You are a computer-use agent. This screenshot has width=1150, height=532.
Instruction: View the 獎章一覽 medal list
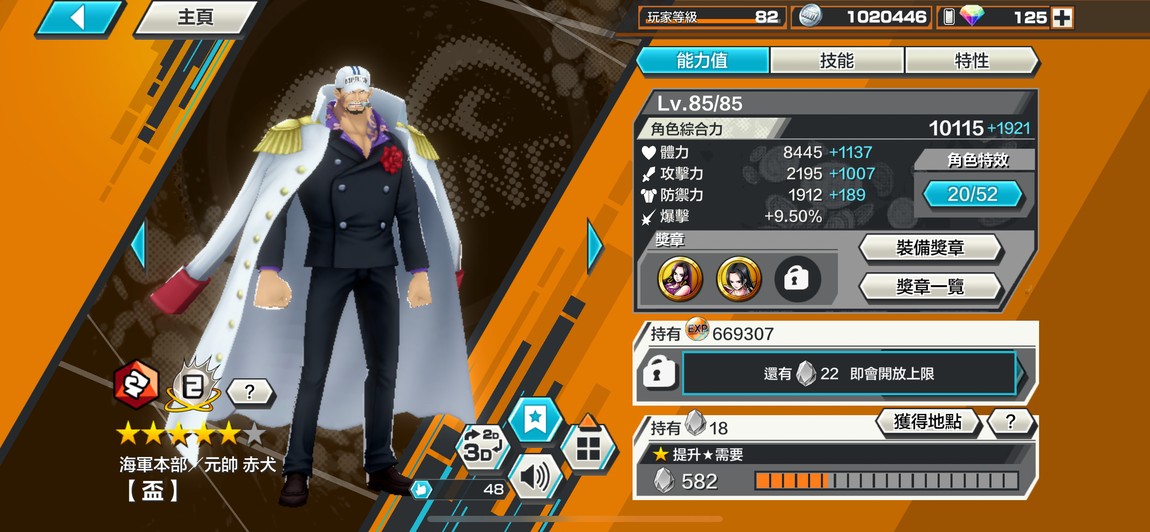pos(930,287)
